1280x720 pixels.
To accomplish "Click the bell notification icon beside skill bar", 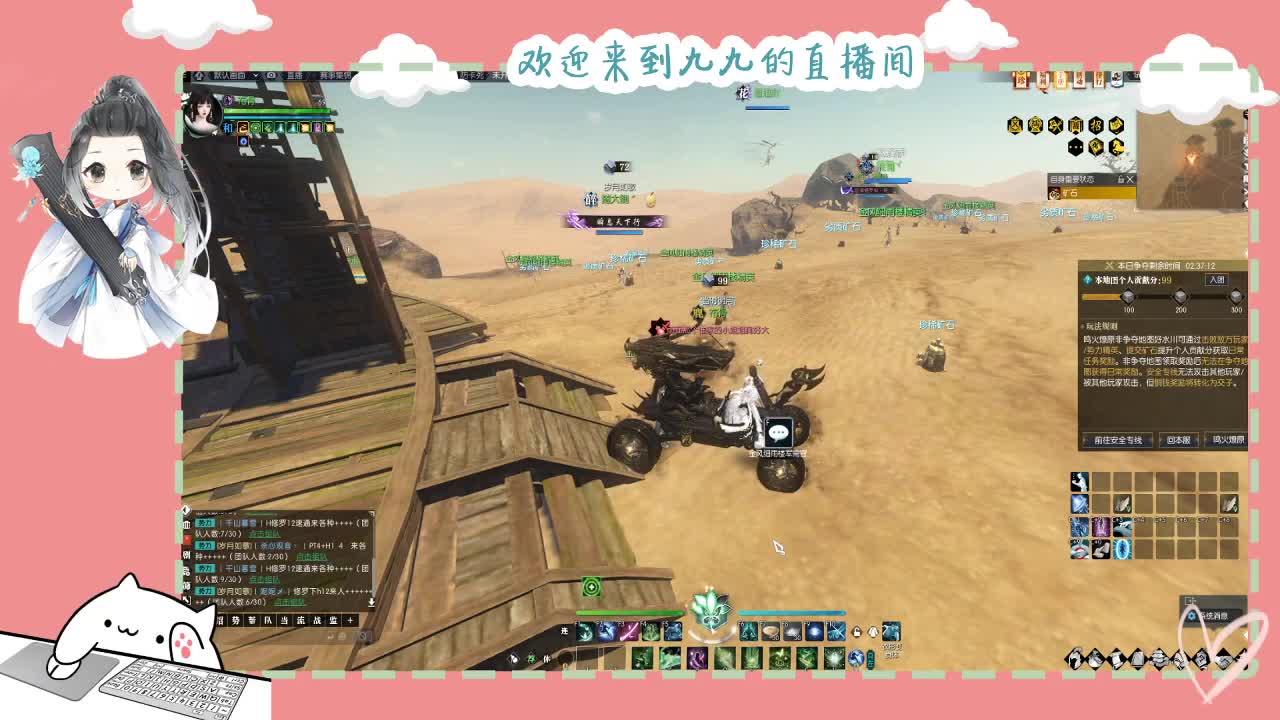I will click(872, 630).
